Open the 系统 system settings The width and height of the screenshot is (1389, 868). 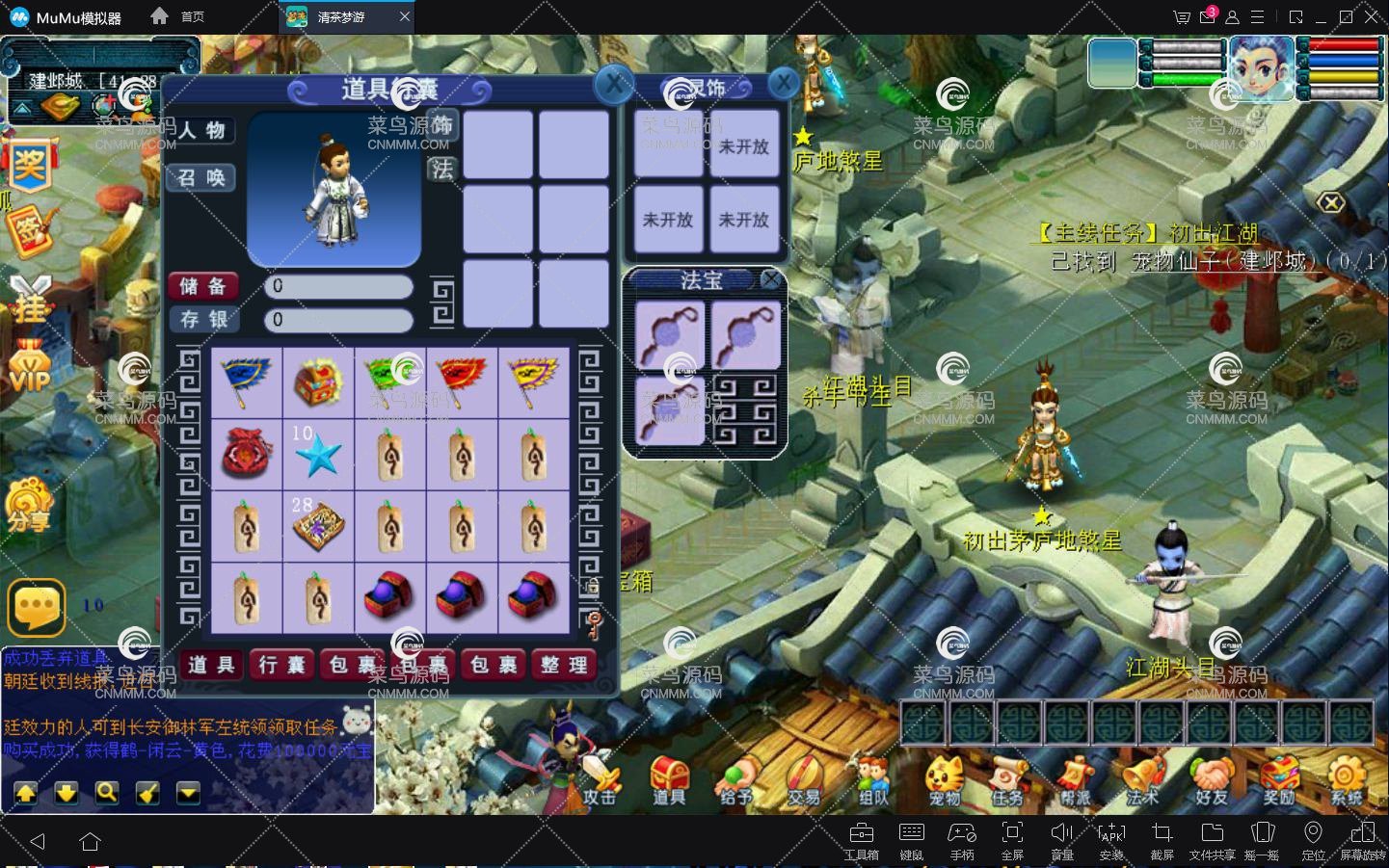(1347, 780)
